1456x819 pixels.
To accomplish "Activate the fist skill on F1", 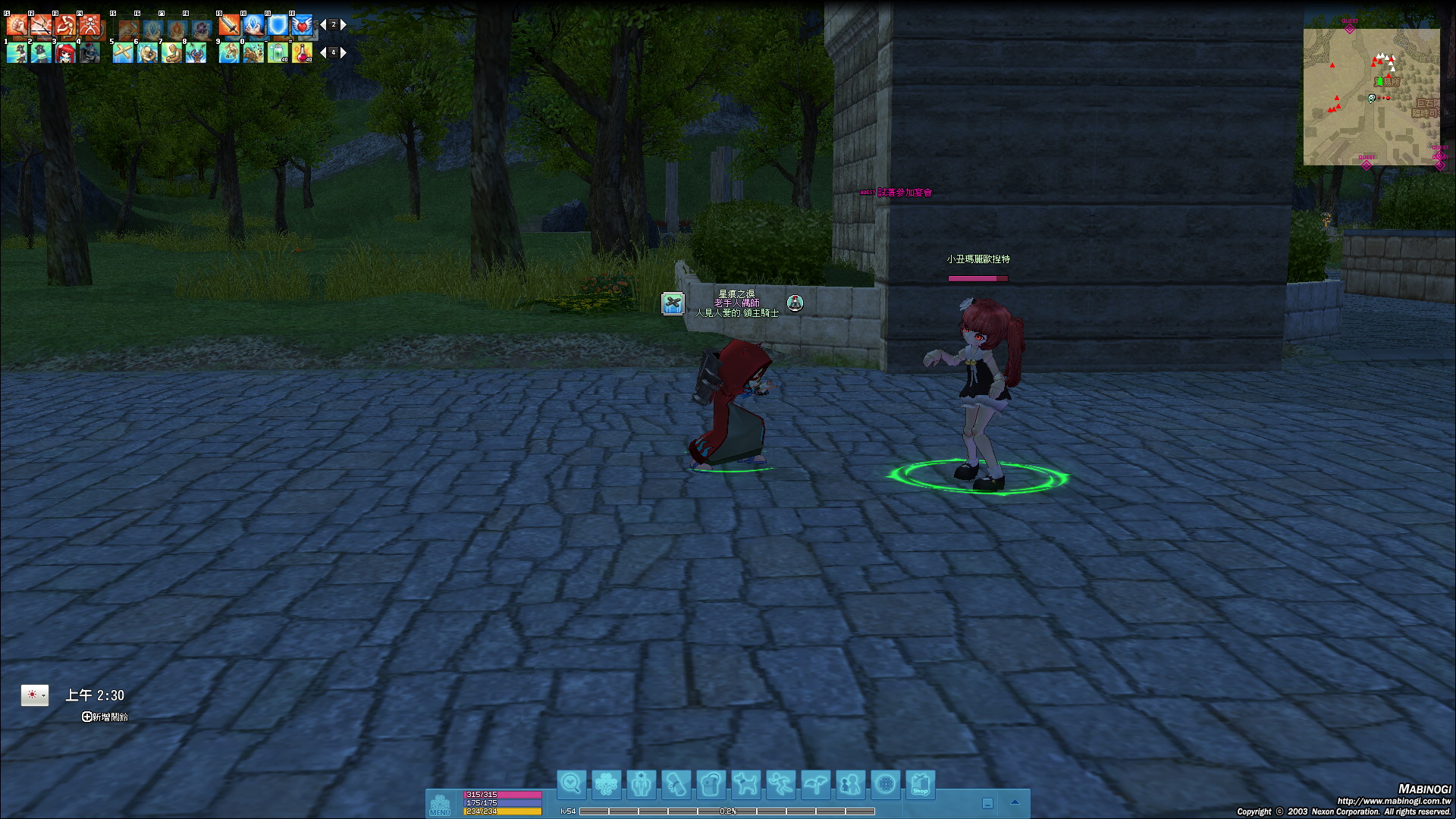I will [x=17, y=25].
